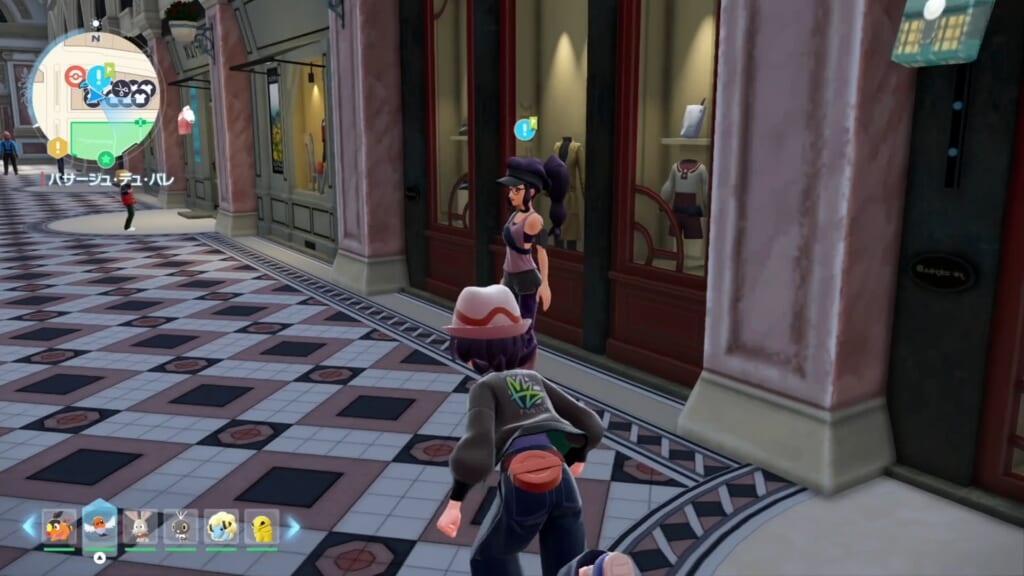Click the party bar's right arrow
Viewport: 1024px width, 576px height.
tap(293, 526)
